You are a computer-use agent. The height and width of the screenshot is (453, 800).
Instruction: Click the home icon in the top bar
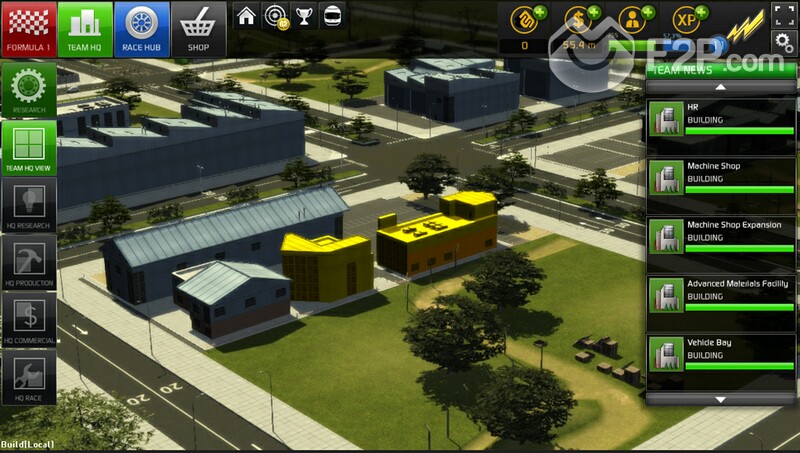[245, 16]
